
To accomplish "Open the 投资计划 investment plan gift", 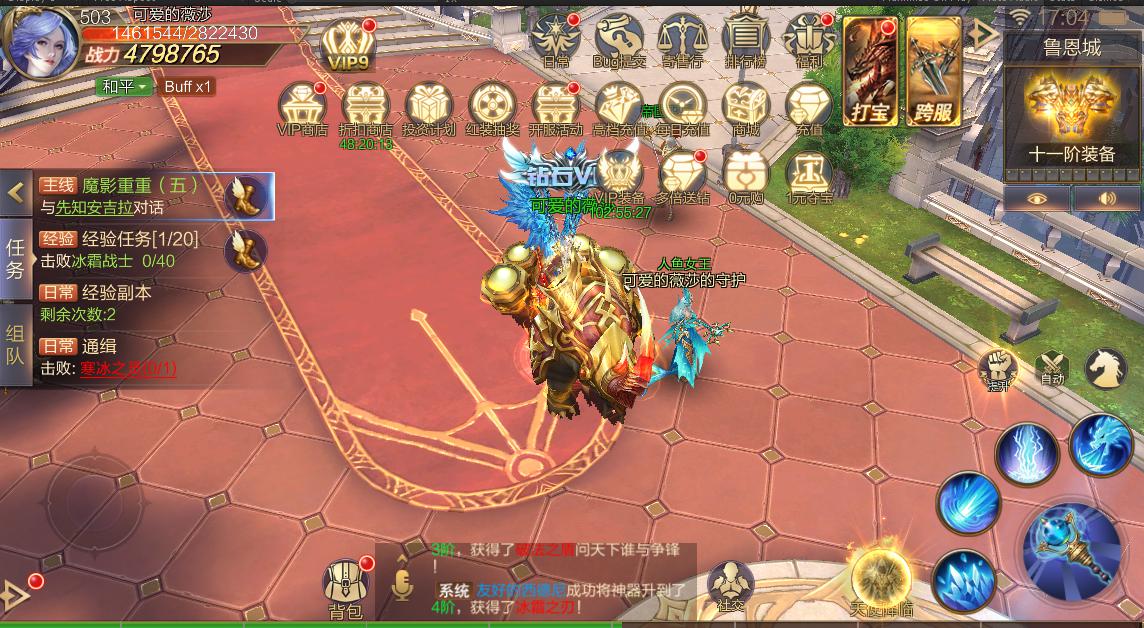I will [429, 107].
